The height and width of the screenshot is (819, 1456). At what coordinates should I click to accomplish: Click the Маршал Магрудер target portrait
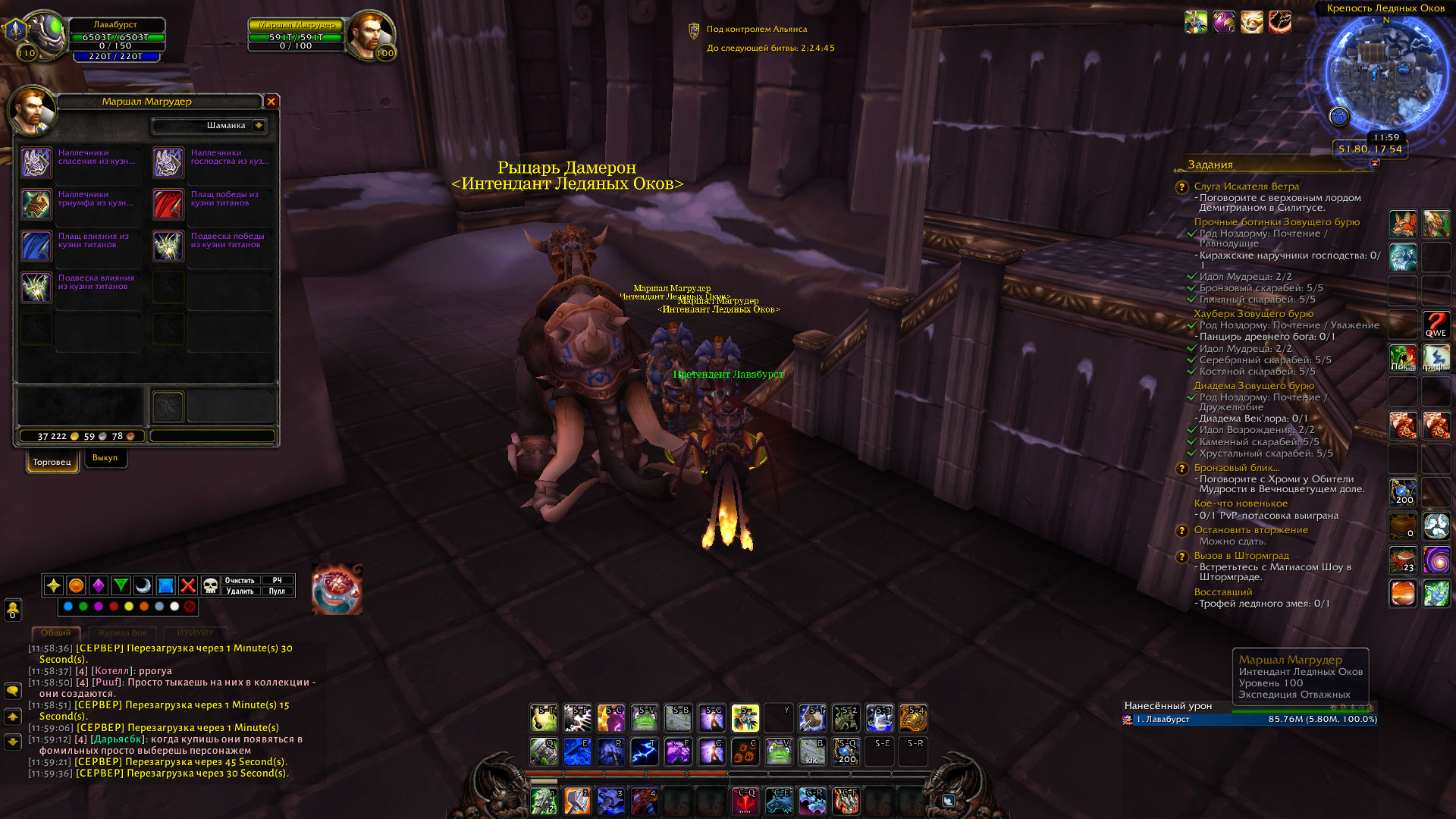371,34
